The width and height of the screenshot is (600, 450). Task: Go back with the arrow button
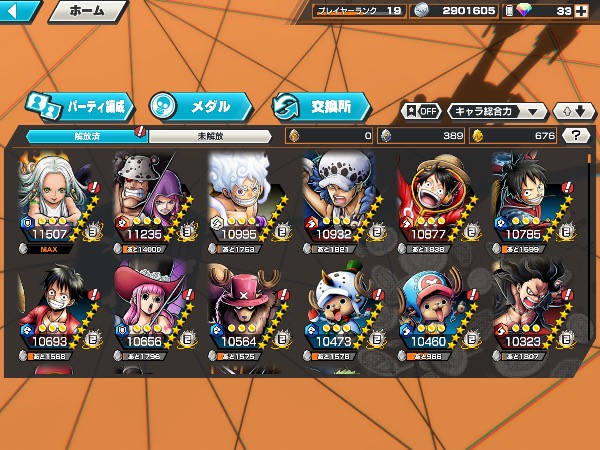(20, 12)
